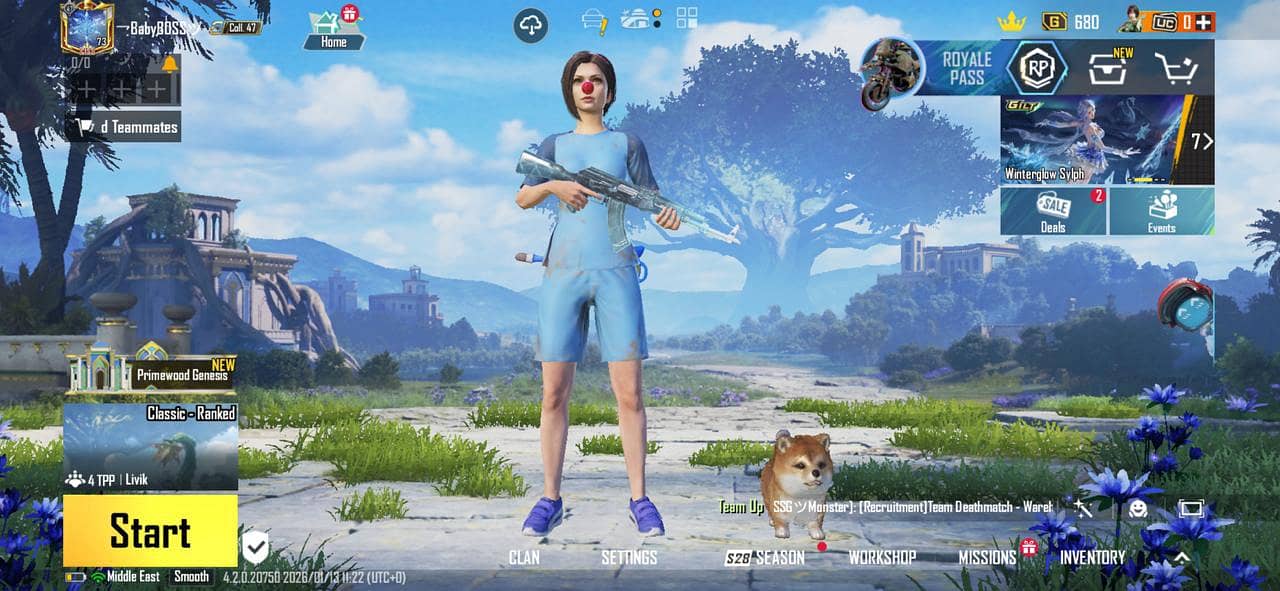Image resolution: width=1280 pixels, height=591 pixels.
Task: Open the Royale Pass panel
Action: pos(965,68)
